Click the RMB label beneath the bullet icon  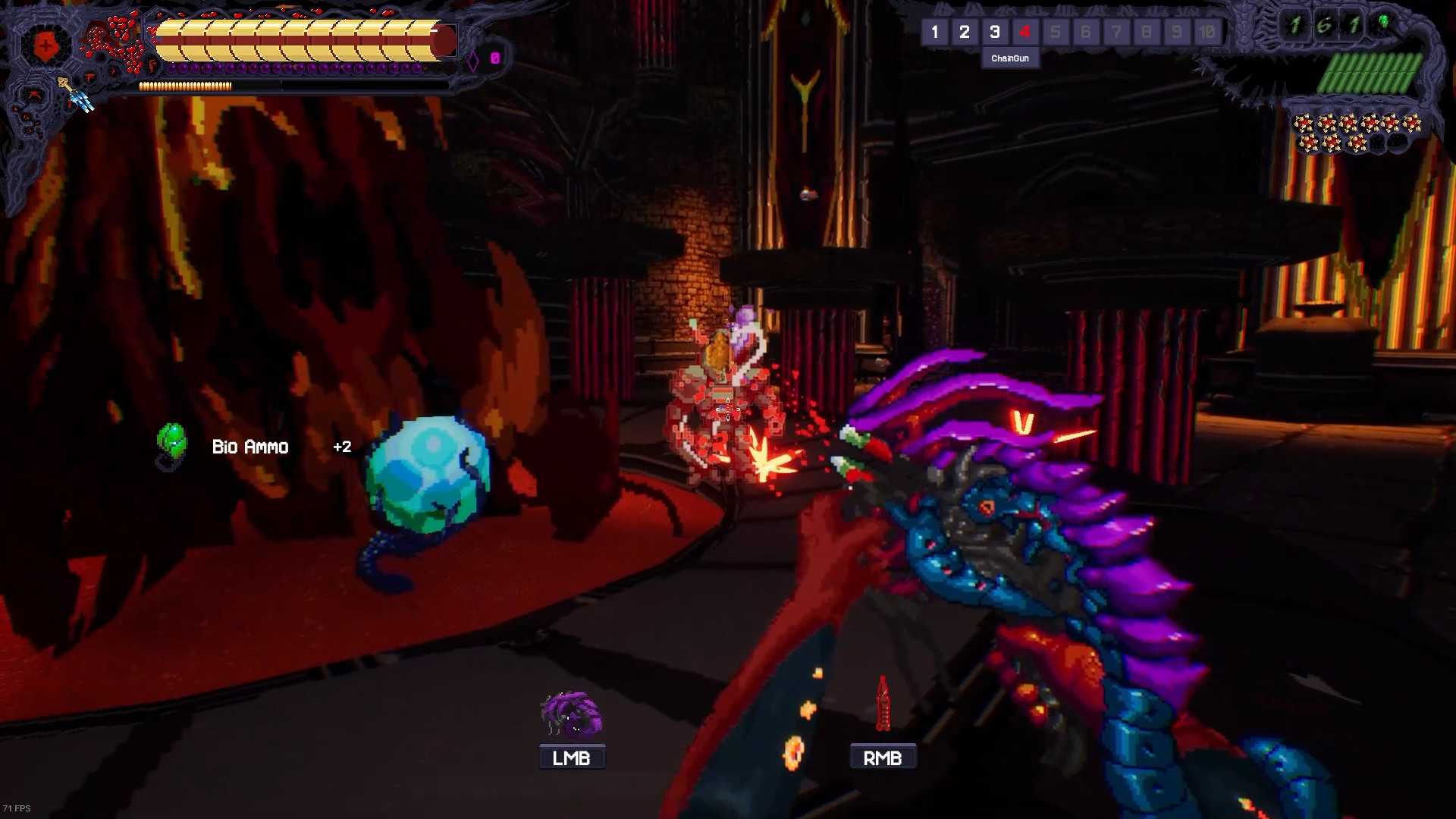[x=882, y=756]
